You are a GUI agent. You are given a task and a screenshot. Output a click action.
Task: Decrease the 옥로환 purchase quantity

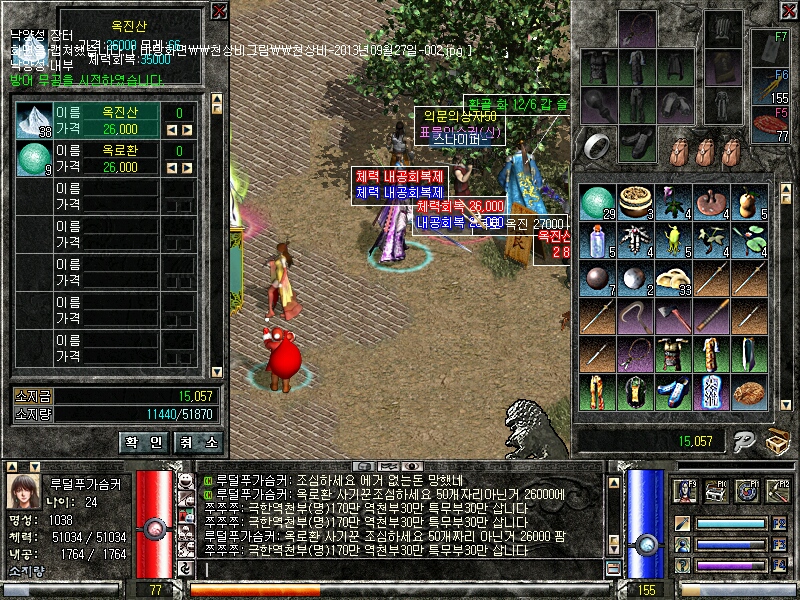171,168
